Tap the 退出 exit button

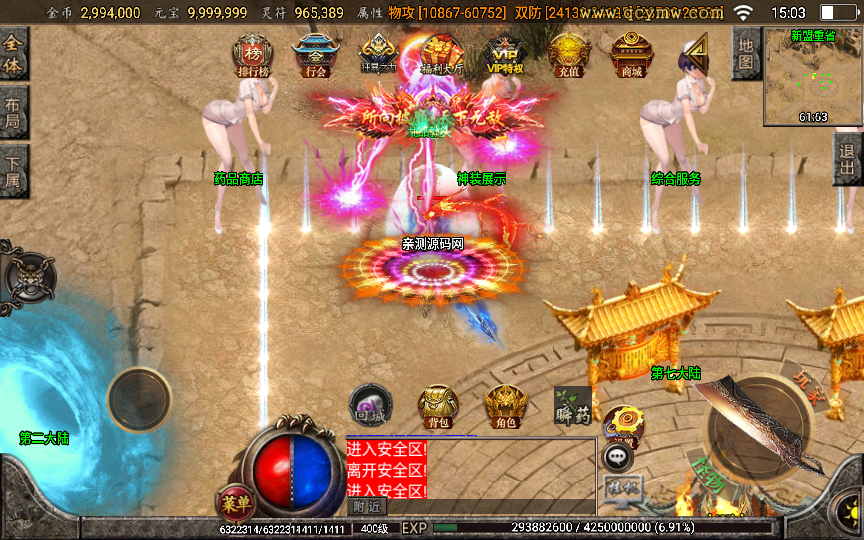tap(848, 158)
